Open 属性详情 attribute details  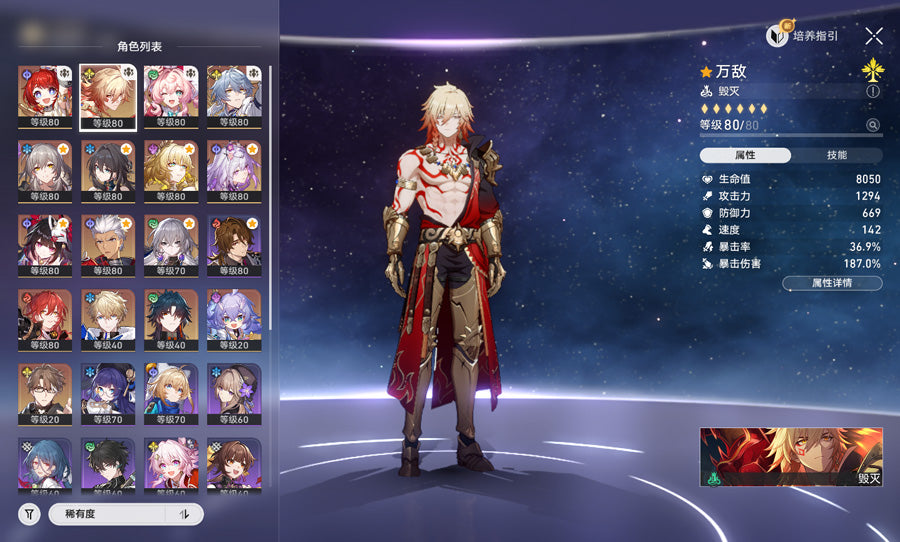(x=832, y=283)
